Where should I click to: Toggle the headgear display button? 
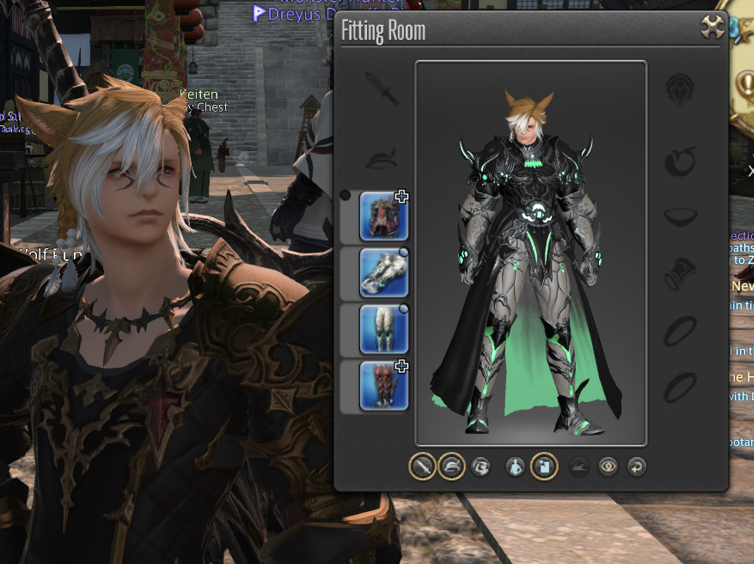tap(452, 466)
